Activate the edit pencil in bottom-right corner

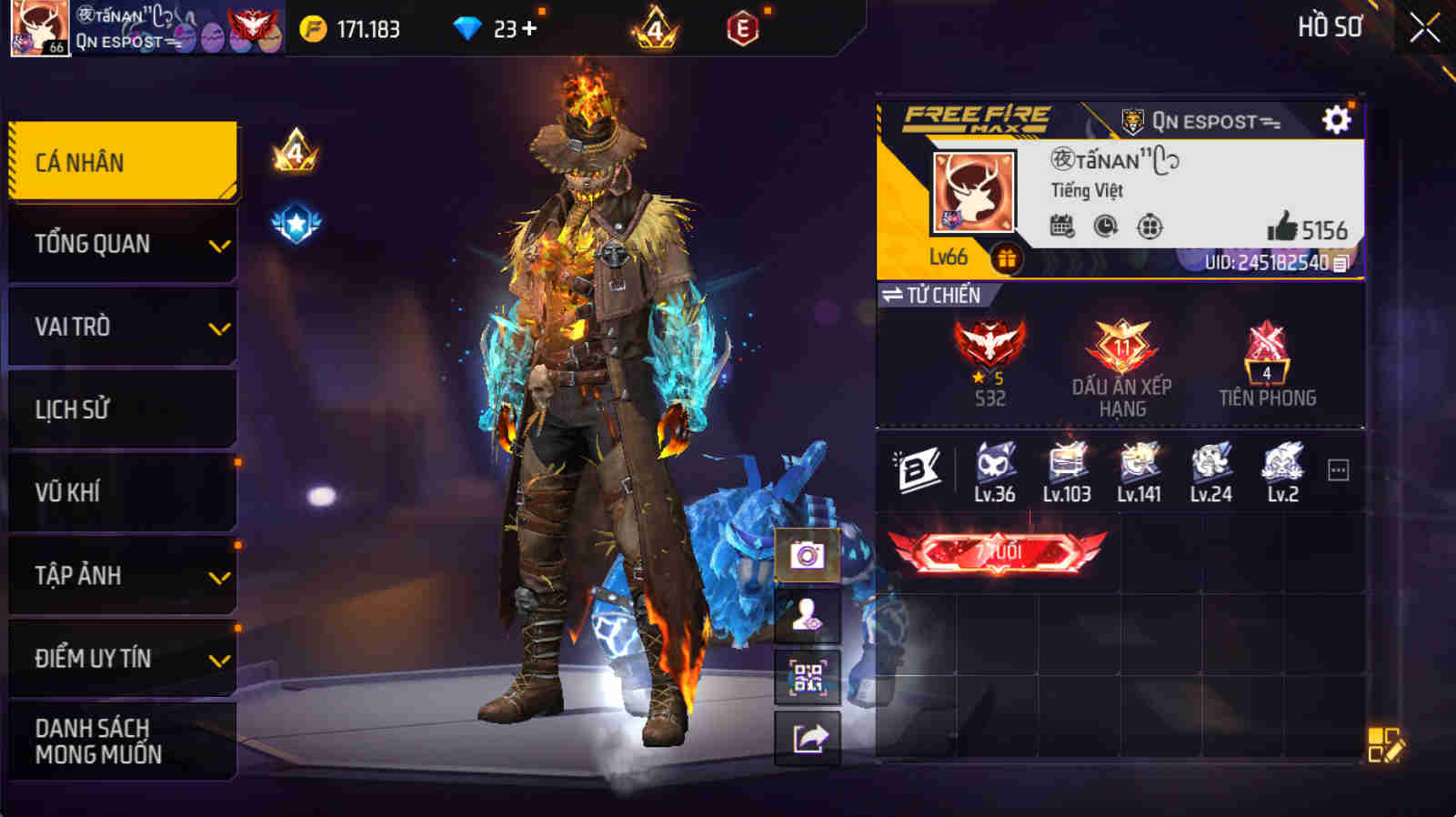coord(1389,744)
